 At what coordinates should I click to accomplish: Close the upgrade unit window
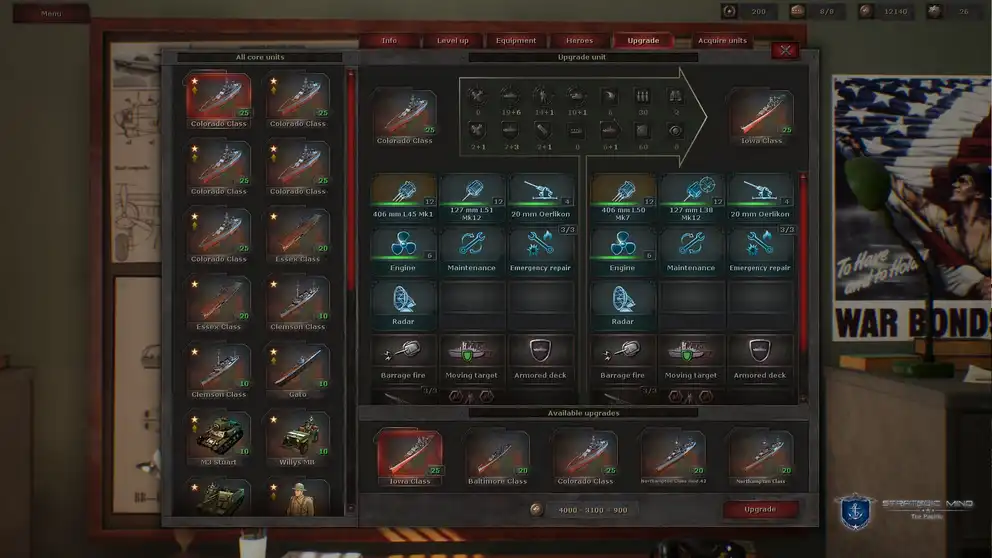point(785,50)
